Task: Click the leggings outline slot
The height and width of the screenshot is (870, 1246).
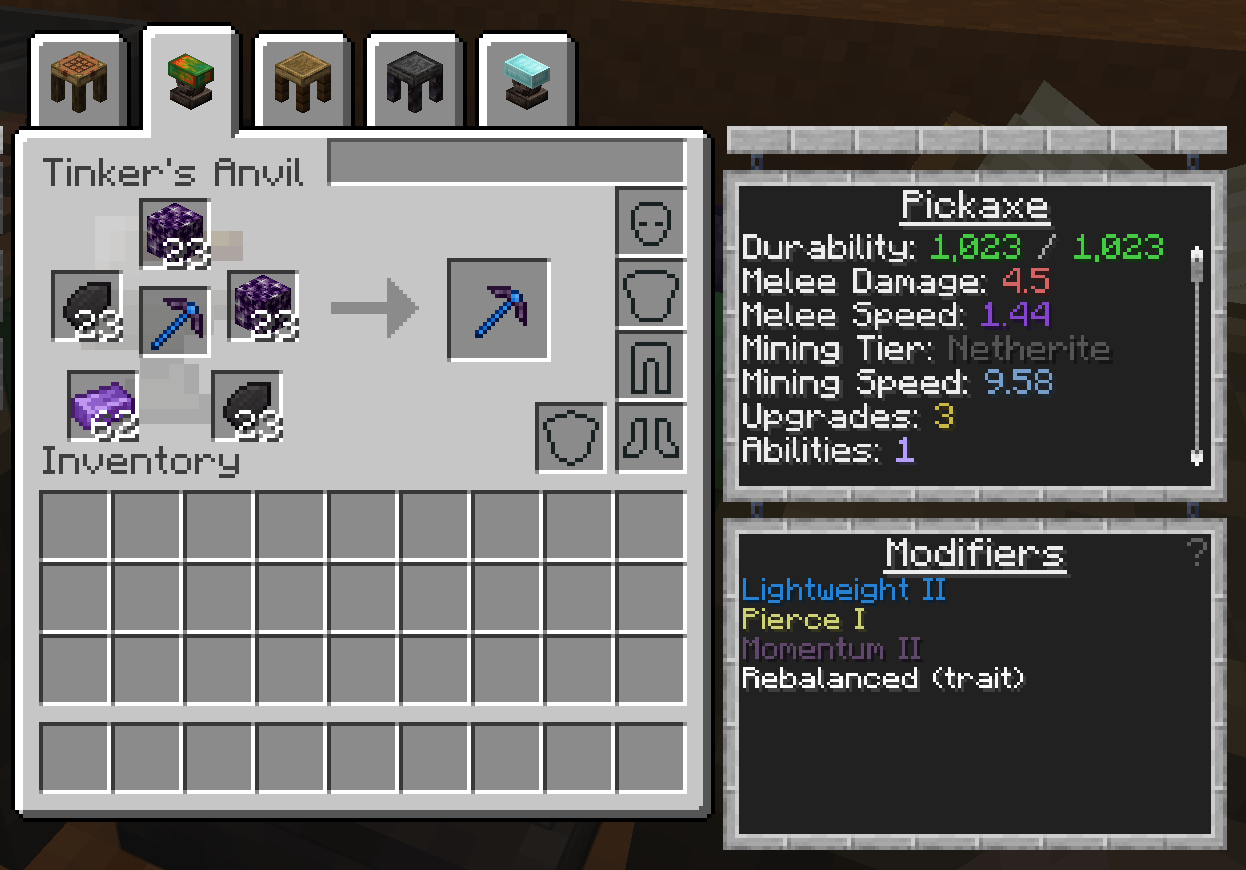Action: pos(651,366)
